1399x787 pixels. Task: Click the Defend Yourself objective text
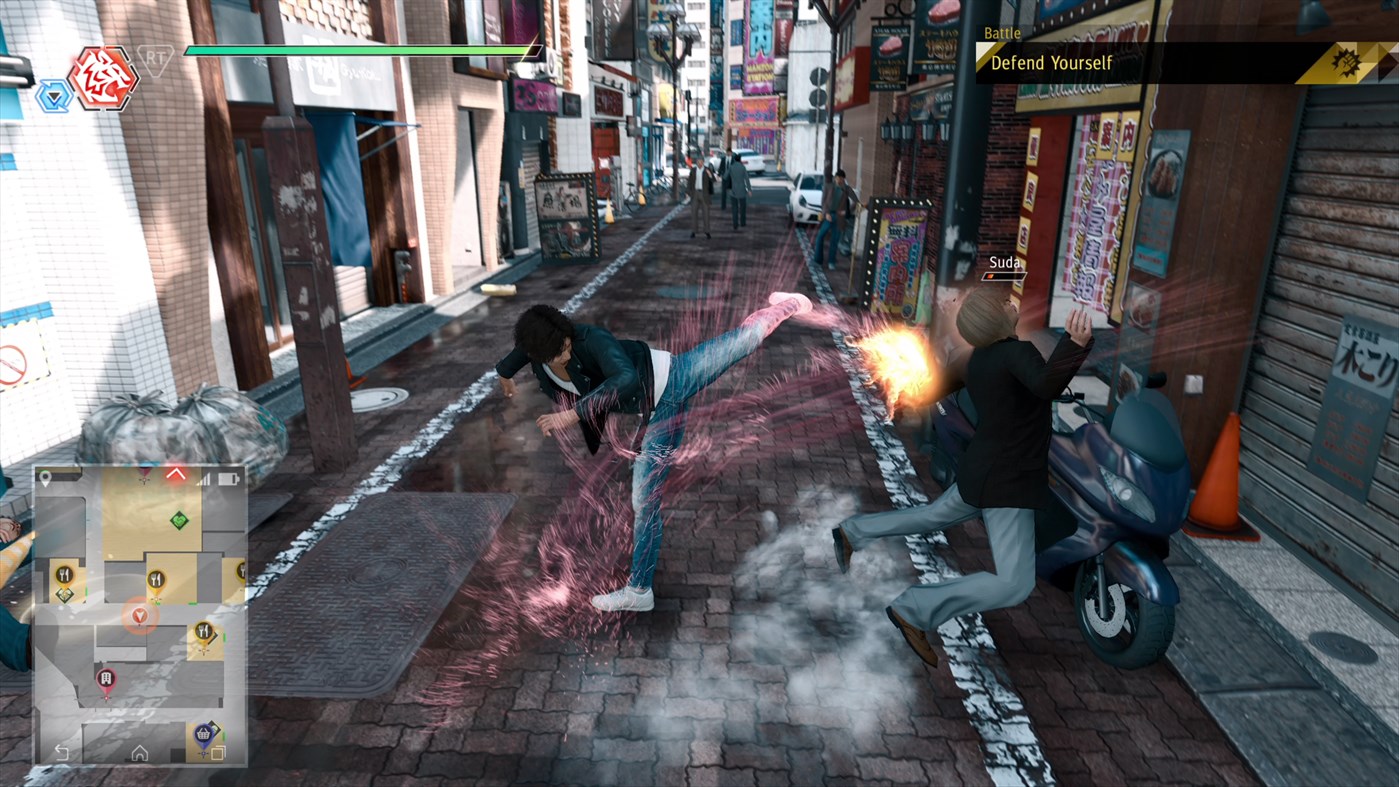click(1049, 62)
